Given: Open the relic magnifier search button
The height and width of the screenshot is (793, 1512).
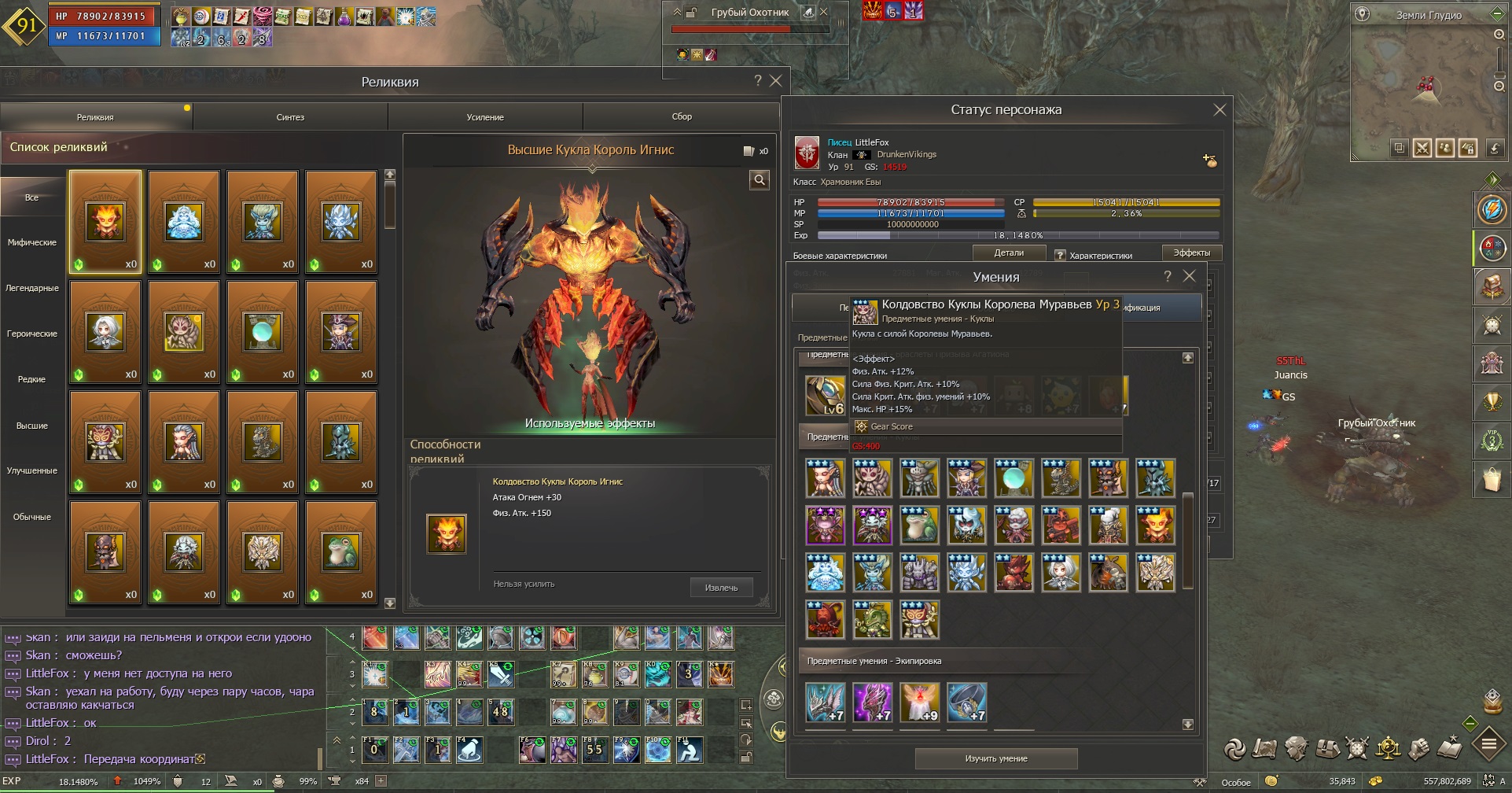Looking at the screenshot, I should tap(759, 180).
